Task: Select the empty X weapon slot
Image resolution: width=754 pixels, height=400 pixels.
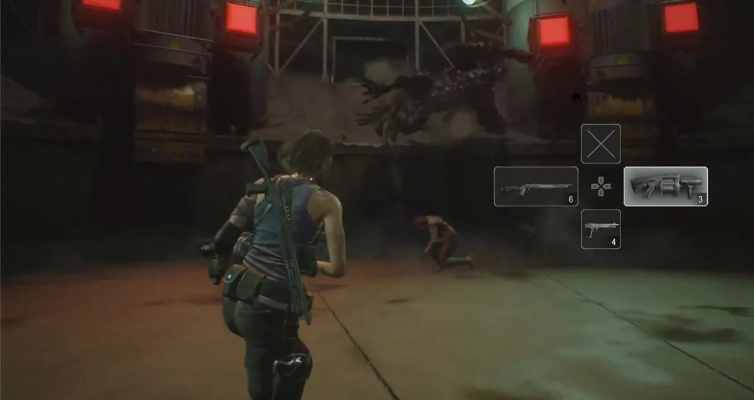Action: coord(600,144)
